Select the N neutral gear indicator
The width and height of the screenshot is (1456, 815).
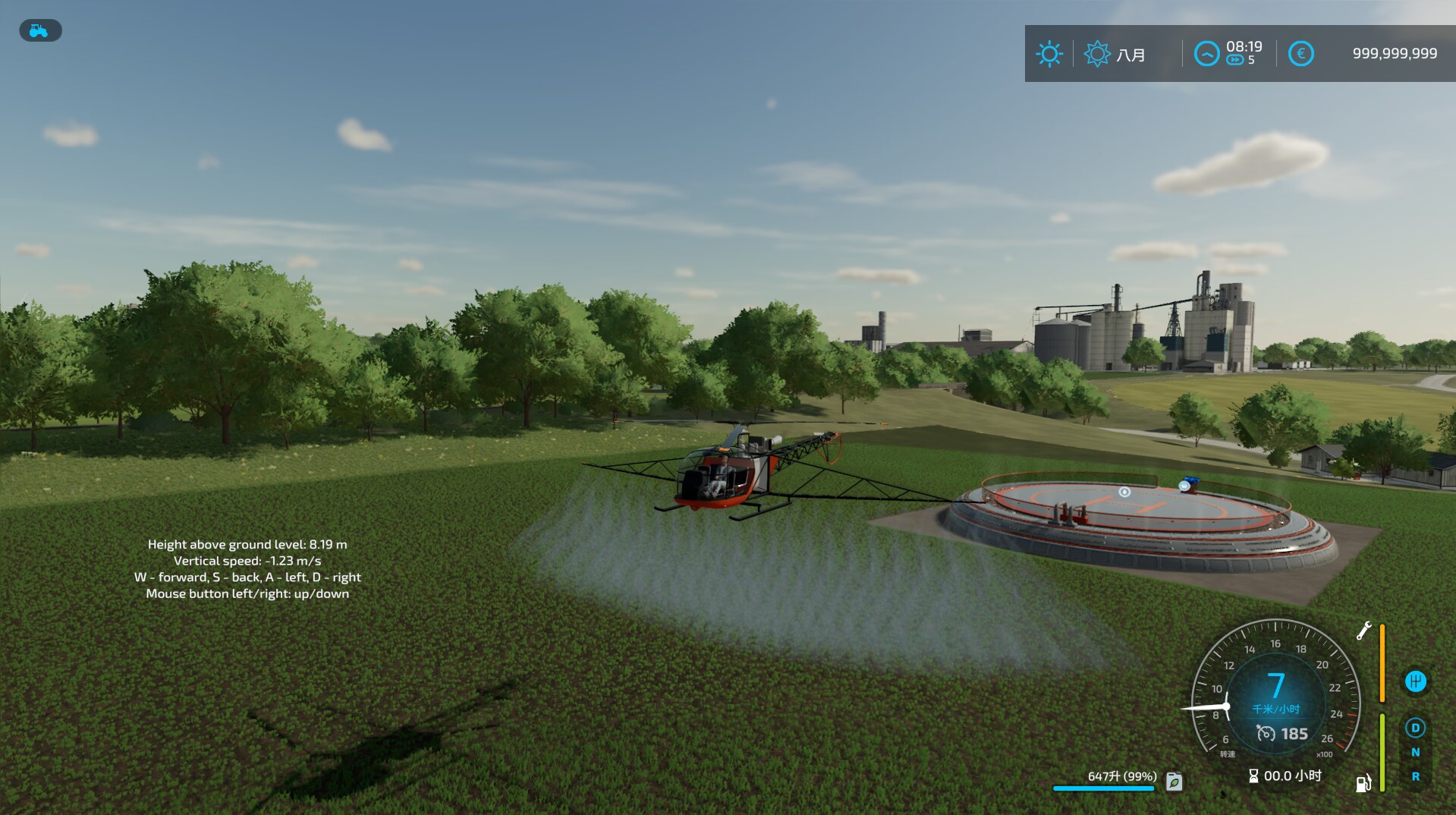[1416, 752]
